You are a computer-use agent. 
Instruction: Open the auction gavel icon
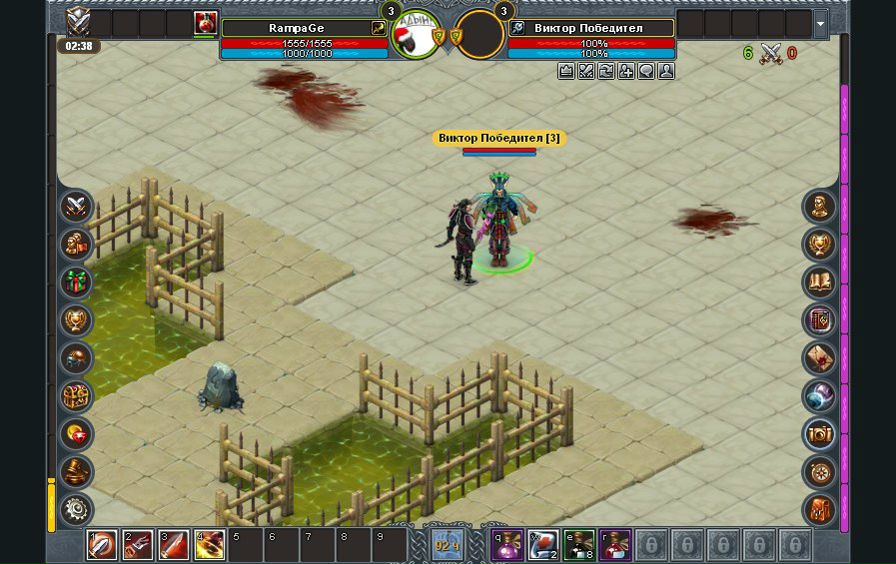pyautogui.click(x=76, y=472)
